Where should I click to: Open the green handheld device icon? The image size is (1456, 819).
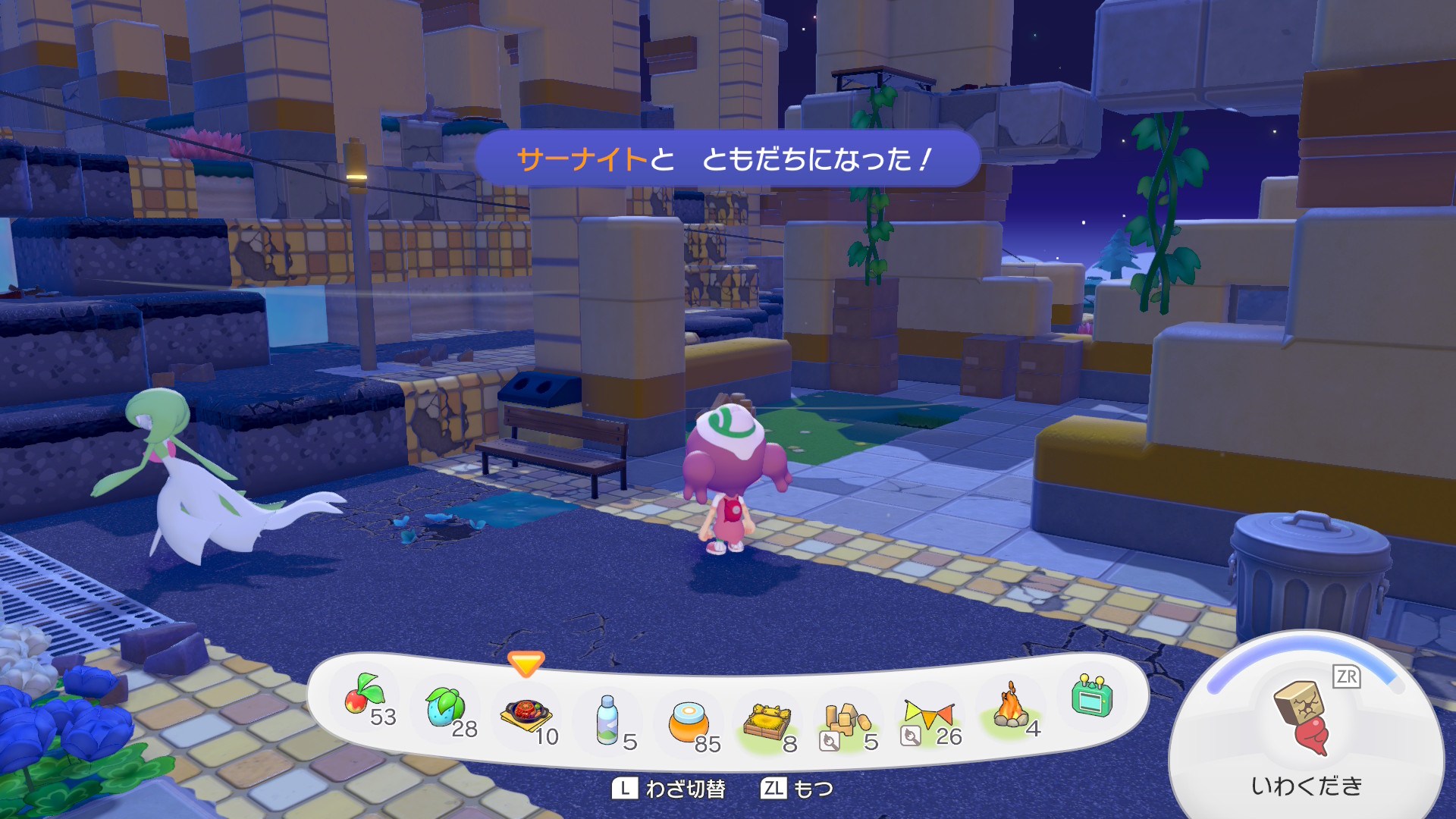point(1091,696)
